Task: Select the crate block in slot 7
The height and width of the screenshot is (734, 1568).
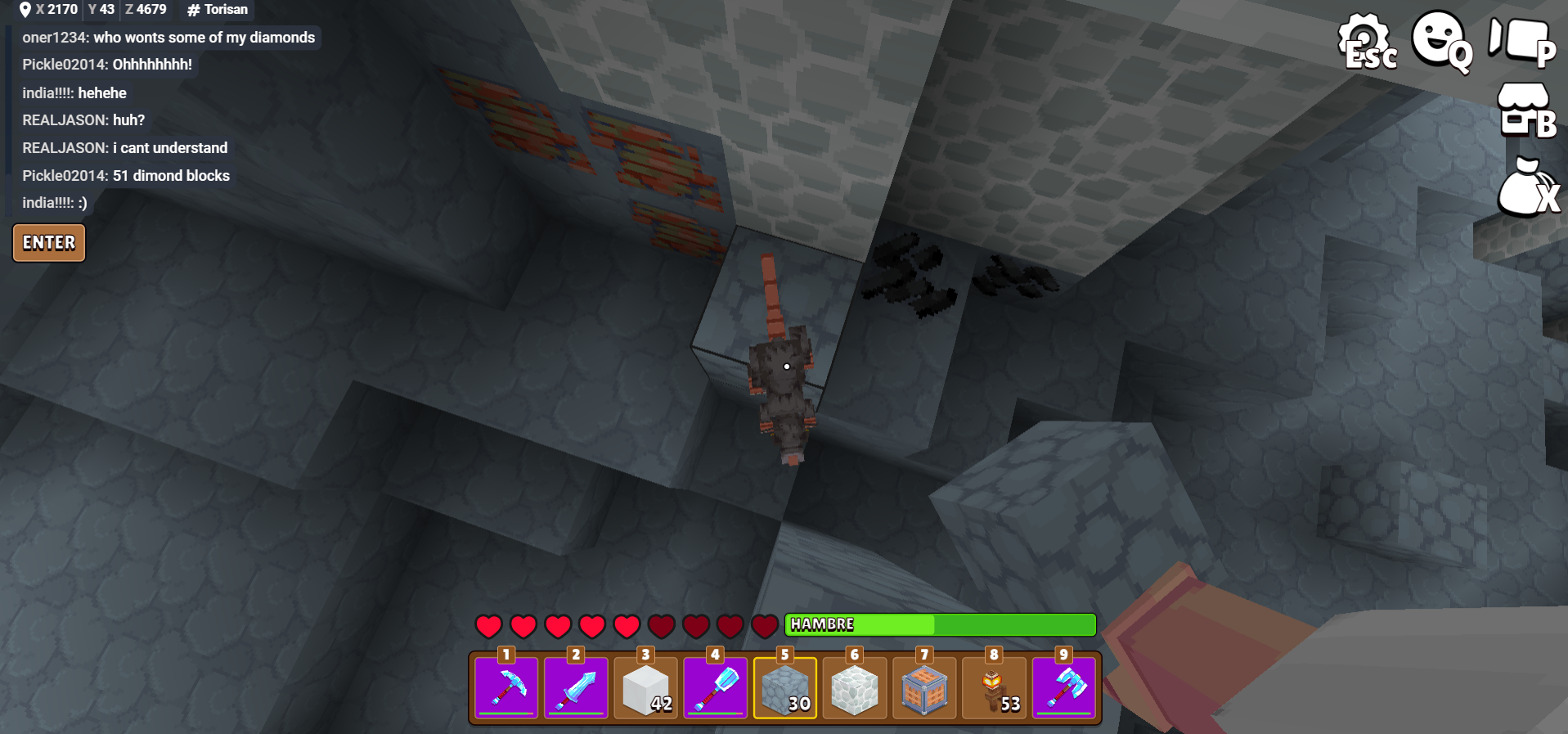Action: tap(924, 687)
